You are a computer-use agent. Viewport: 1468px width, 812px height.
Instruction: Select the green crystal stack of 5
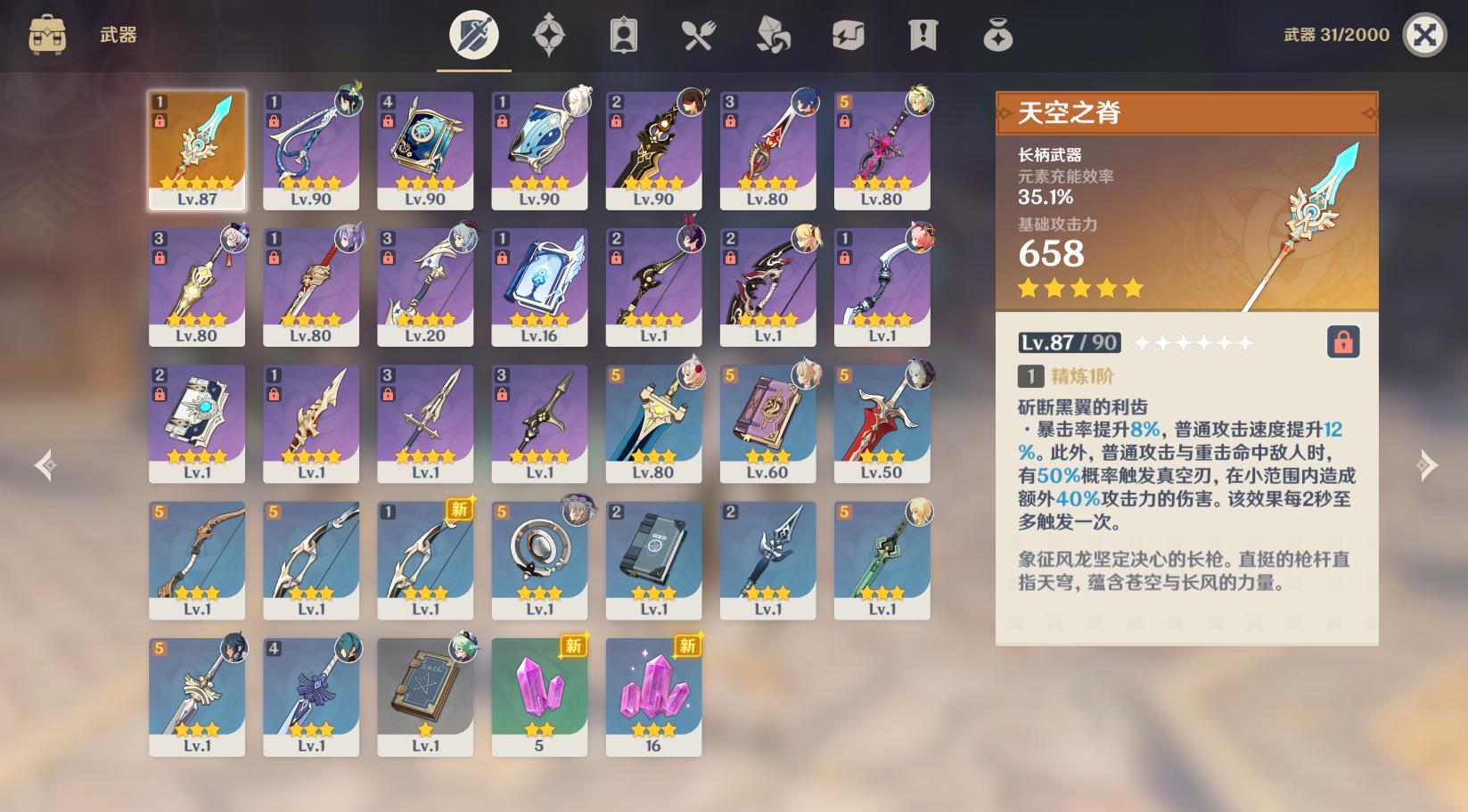coord(539,698)
